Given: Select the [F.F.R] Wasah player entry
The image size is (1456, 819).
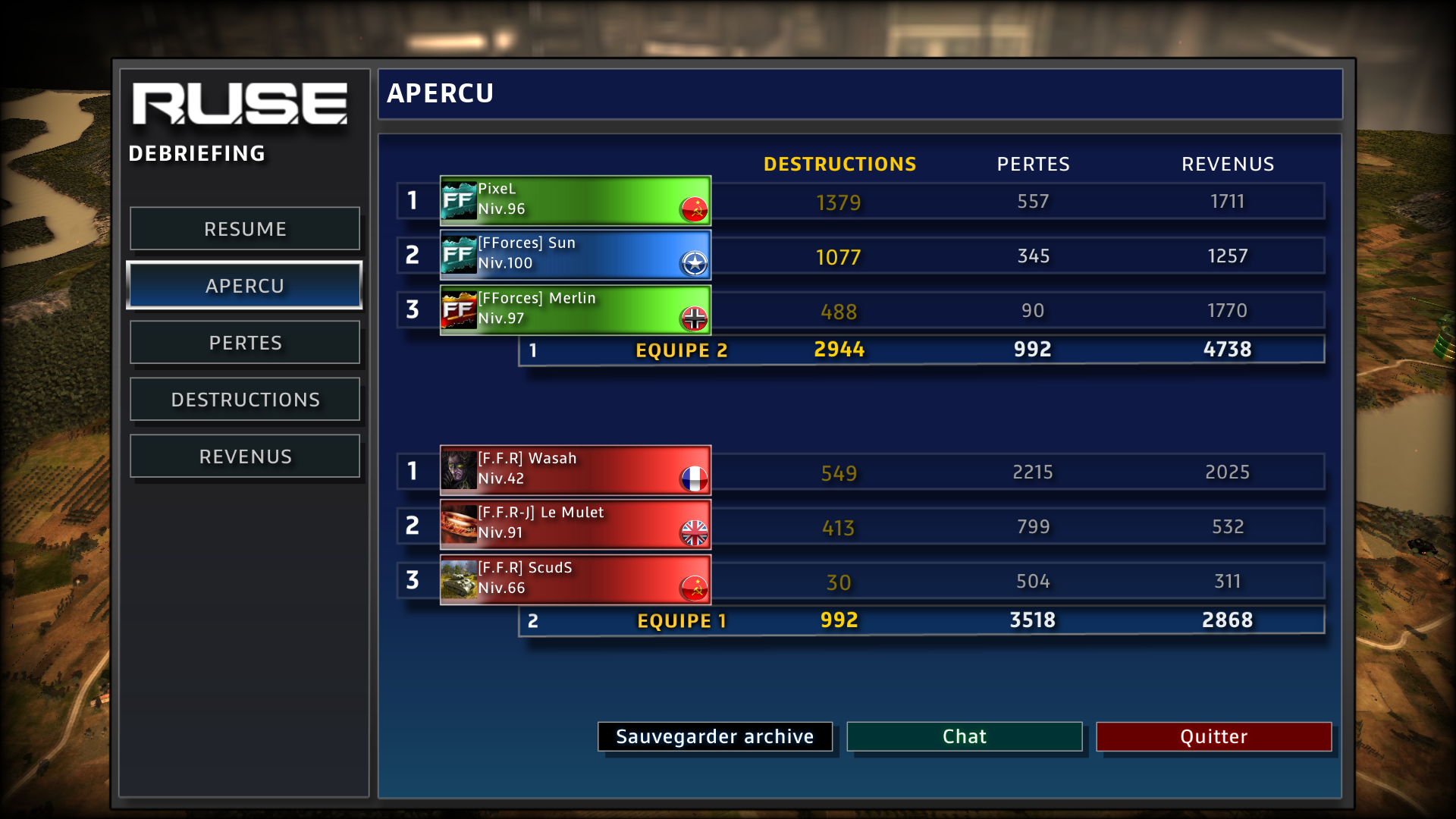Looking at the screenshot, I should pyautogui.click(x=575, y=470).
